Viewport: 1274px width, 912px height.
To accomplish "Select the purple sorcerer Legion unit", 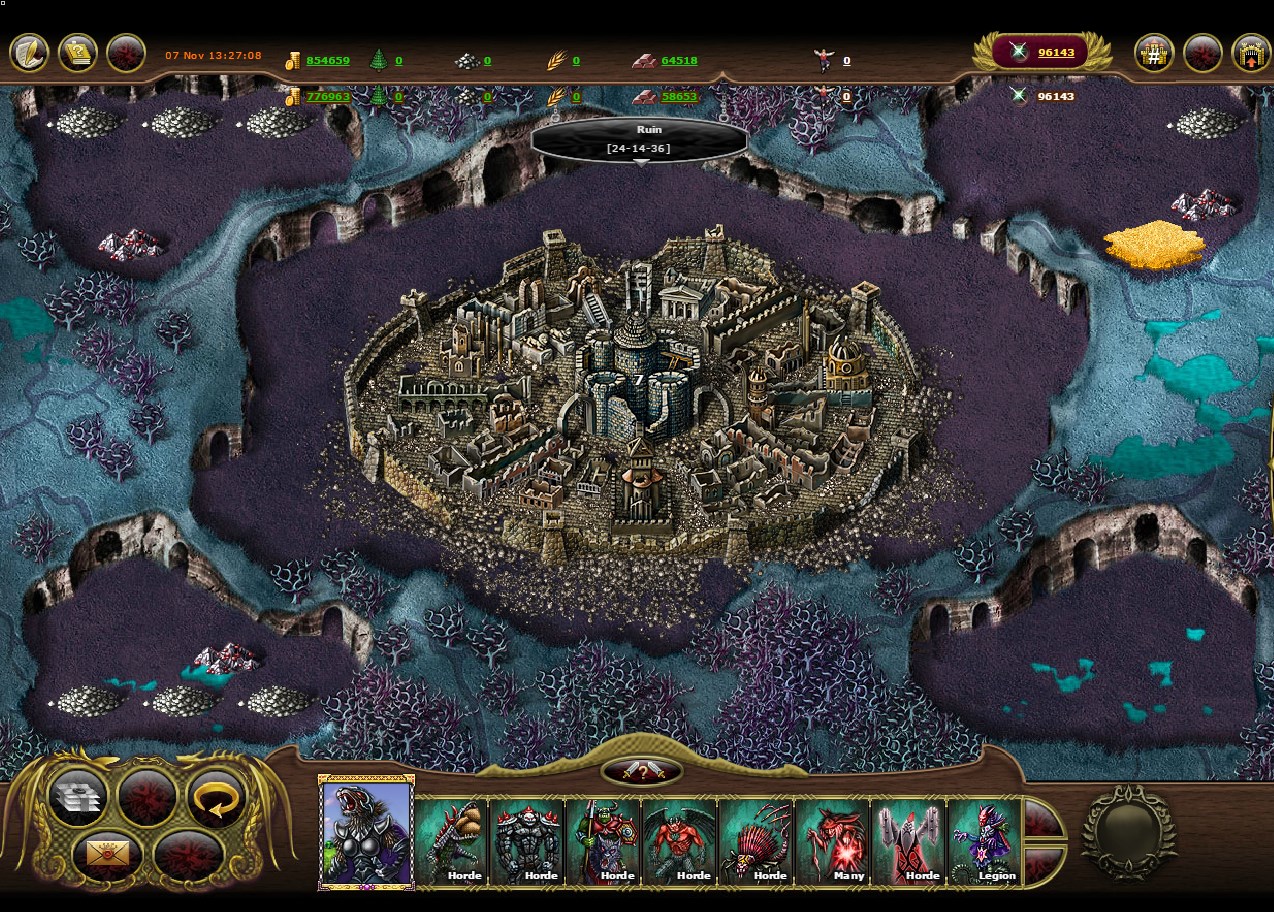I will pyautogui.click(x=985, y=841).
